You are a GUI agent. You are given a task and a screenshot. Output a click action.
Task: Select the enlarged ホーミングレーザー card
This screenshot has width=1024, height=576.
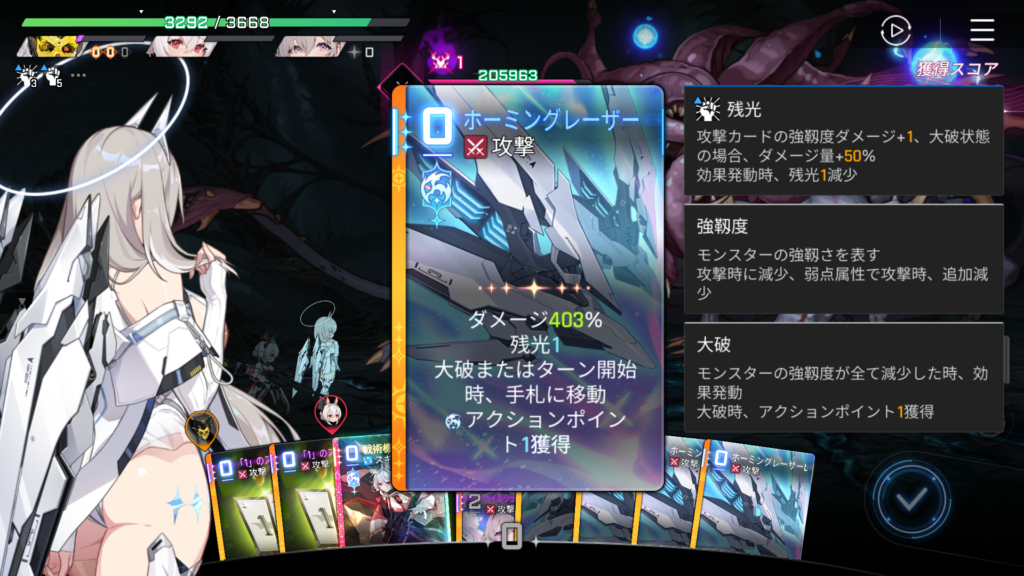click(528, 287)
